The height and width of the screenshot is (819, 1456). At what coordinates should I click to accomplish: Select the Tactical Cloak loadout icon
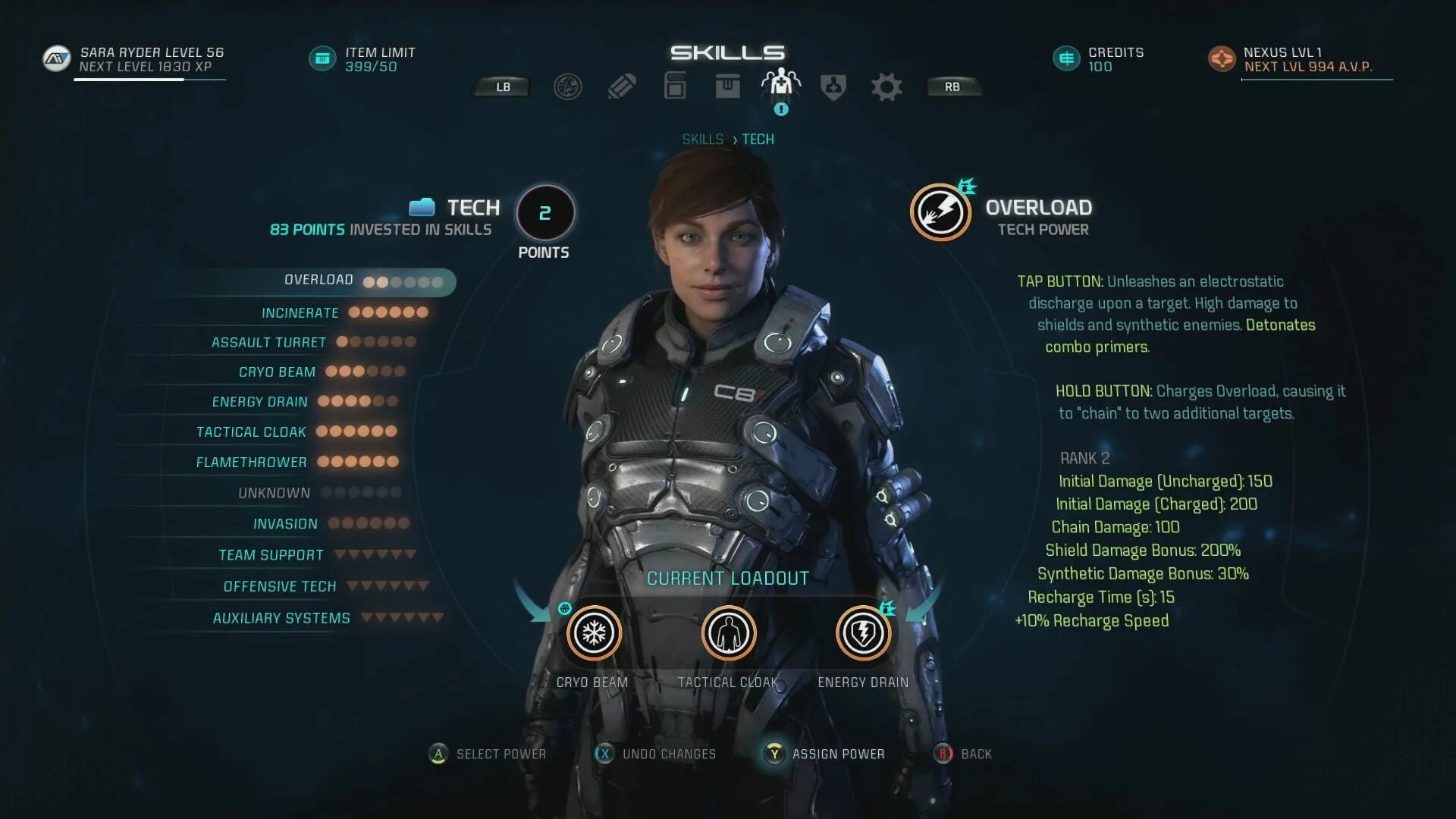click(728, 633)
